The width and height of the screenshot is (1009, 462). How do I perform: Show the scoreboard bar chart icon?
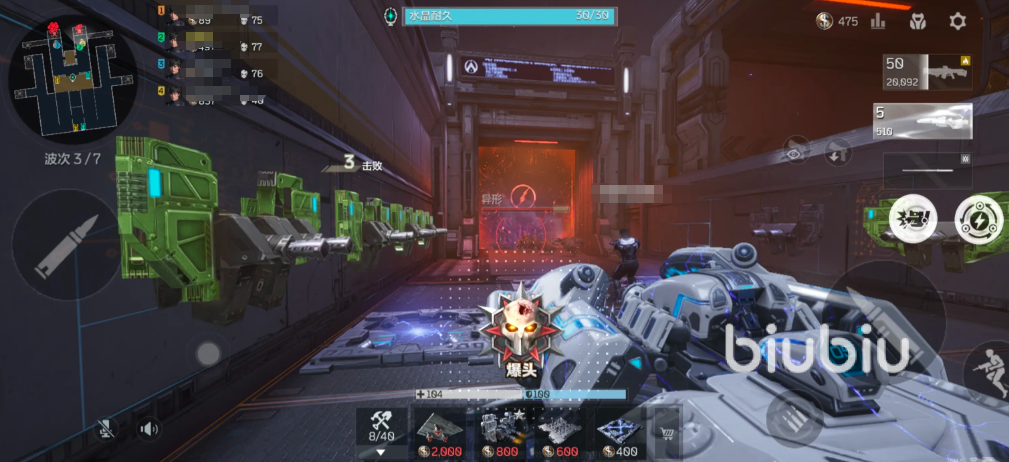[878, 21]
